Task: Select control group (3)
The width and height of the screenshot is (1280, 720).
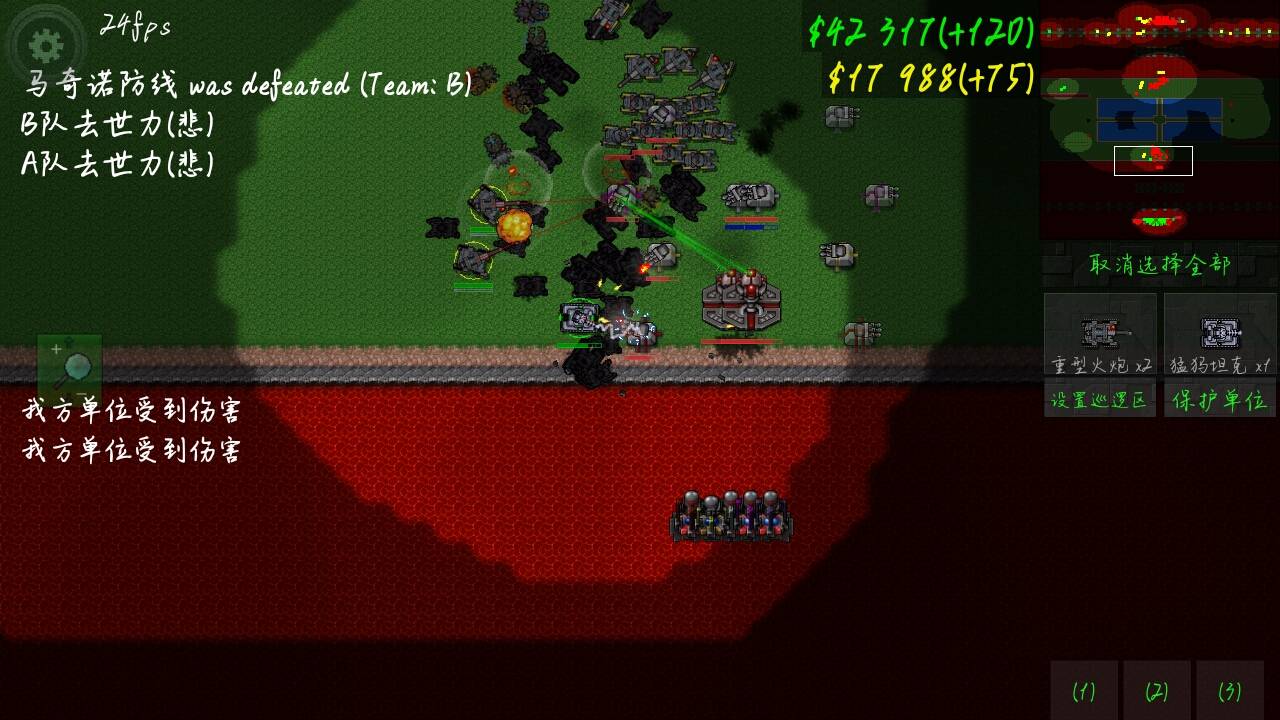Action: click(1230, 690)
